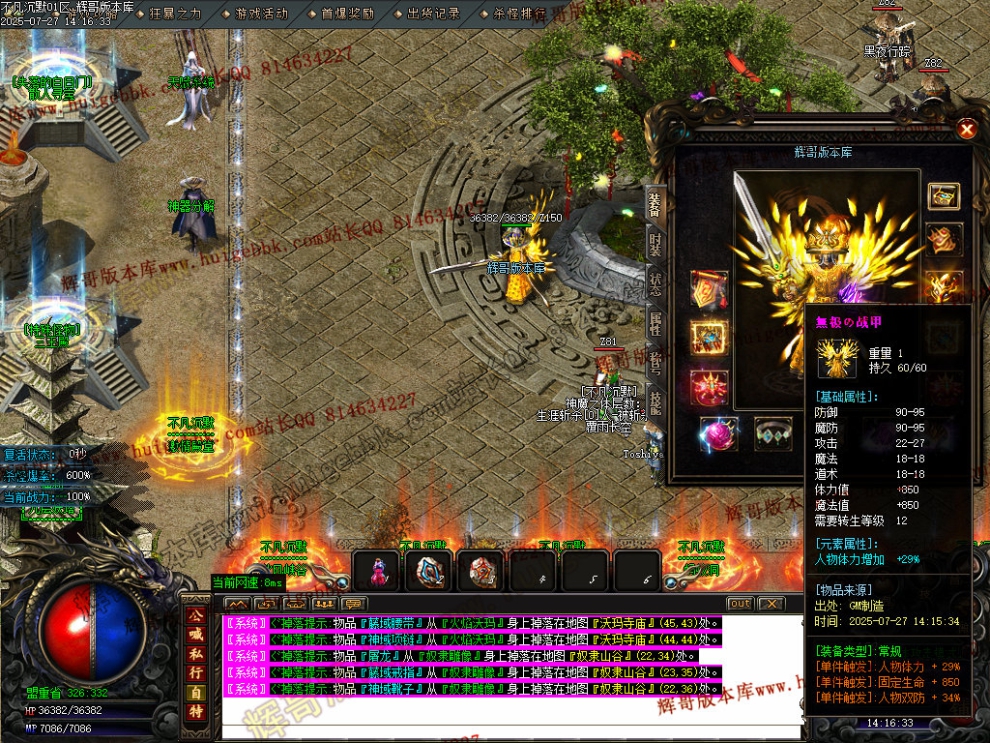
Task: Choose the pink orb gem slot
Action: click(718, 433)
